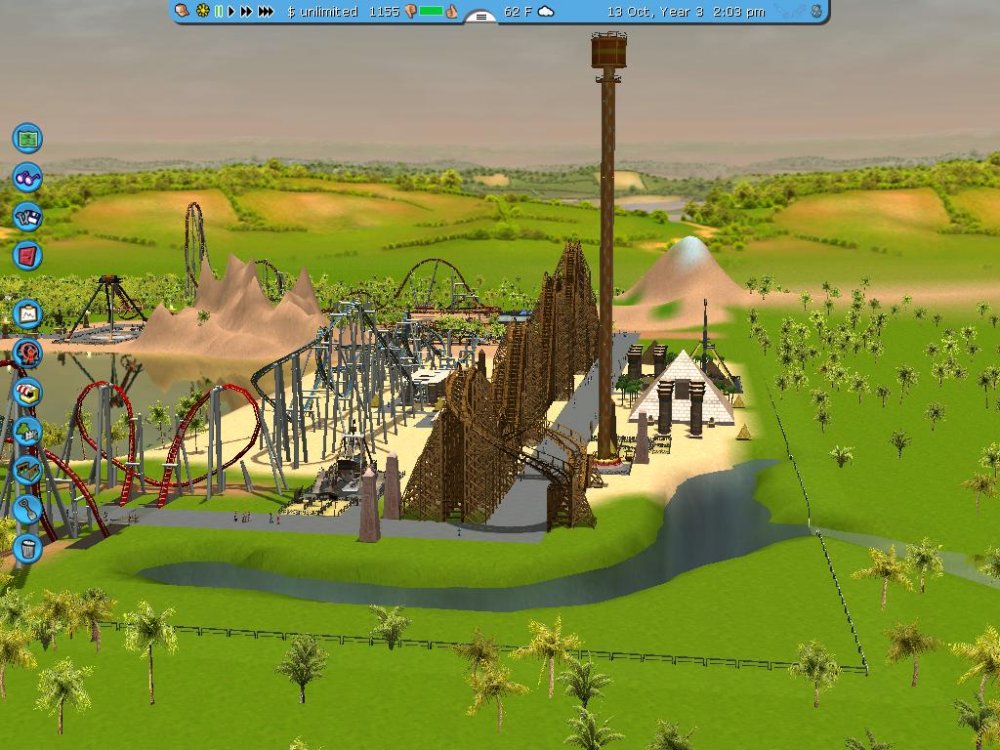Activate the trash can delete tool

(27, 548)
